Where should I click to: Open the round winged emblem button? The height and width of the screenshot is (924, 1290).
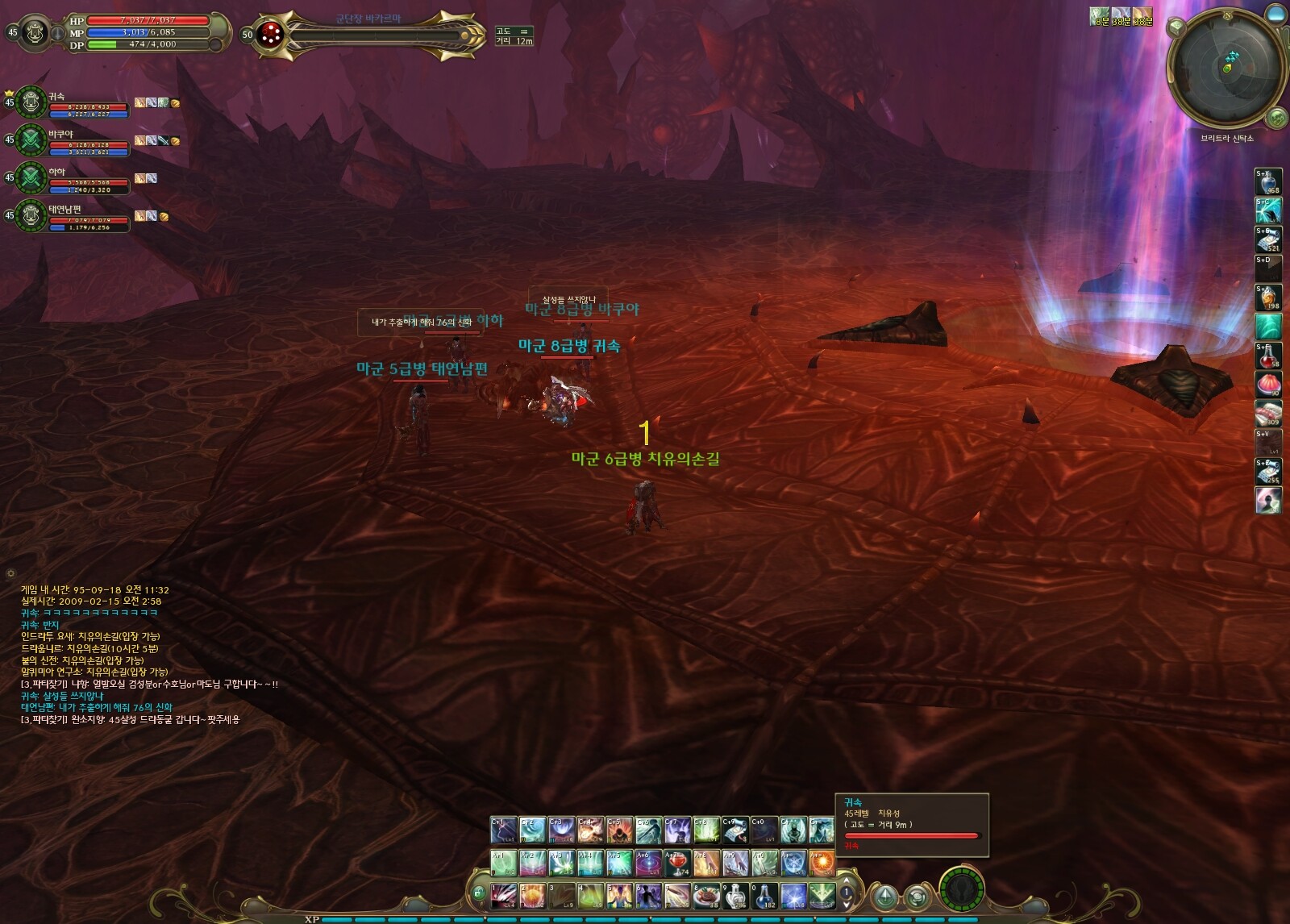(961, 891)
